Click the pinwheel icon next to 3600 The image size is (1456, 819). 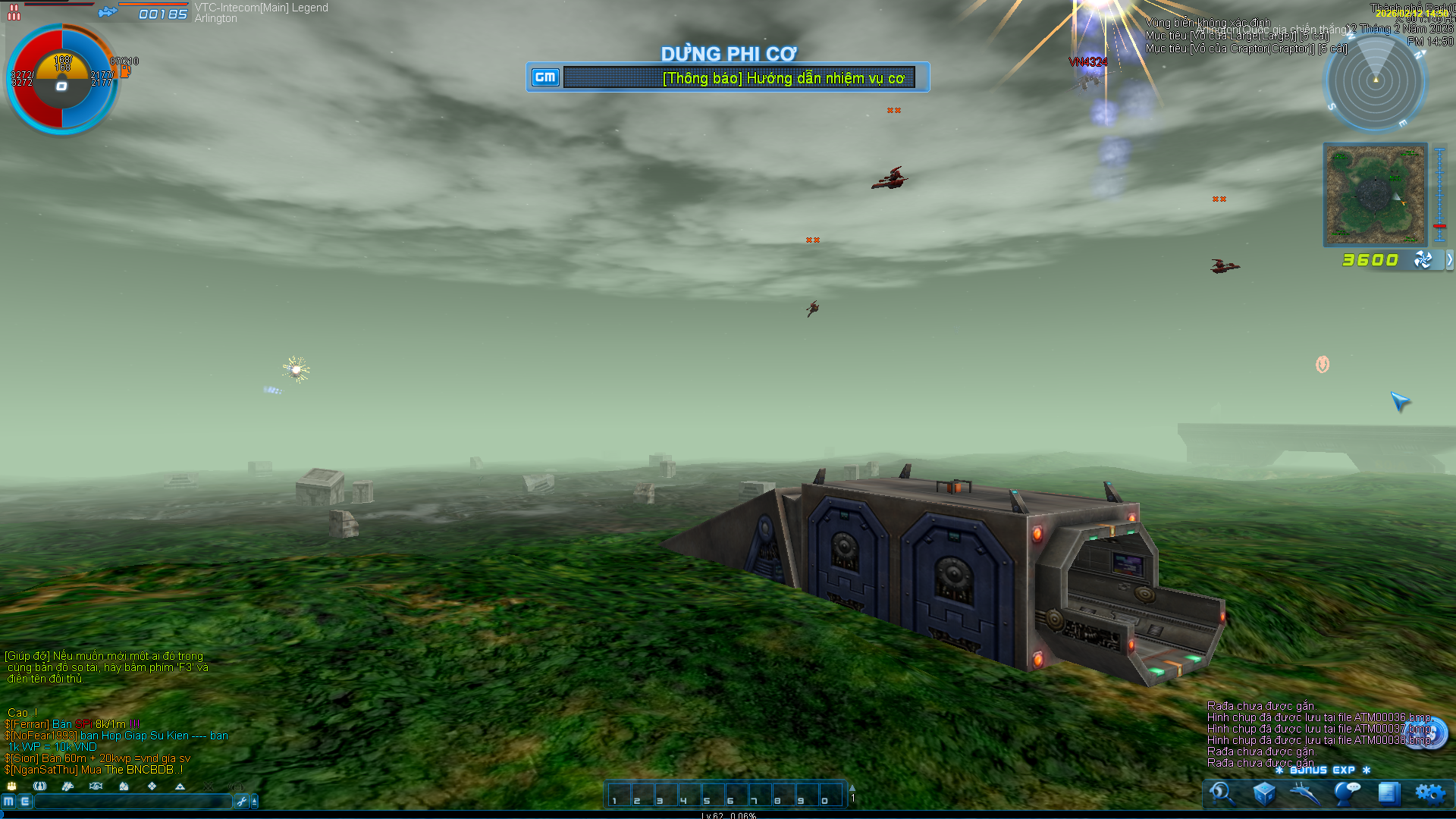pos(1423,260)
